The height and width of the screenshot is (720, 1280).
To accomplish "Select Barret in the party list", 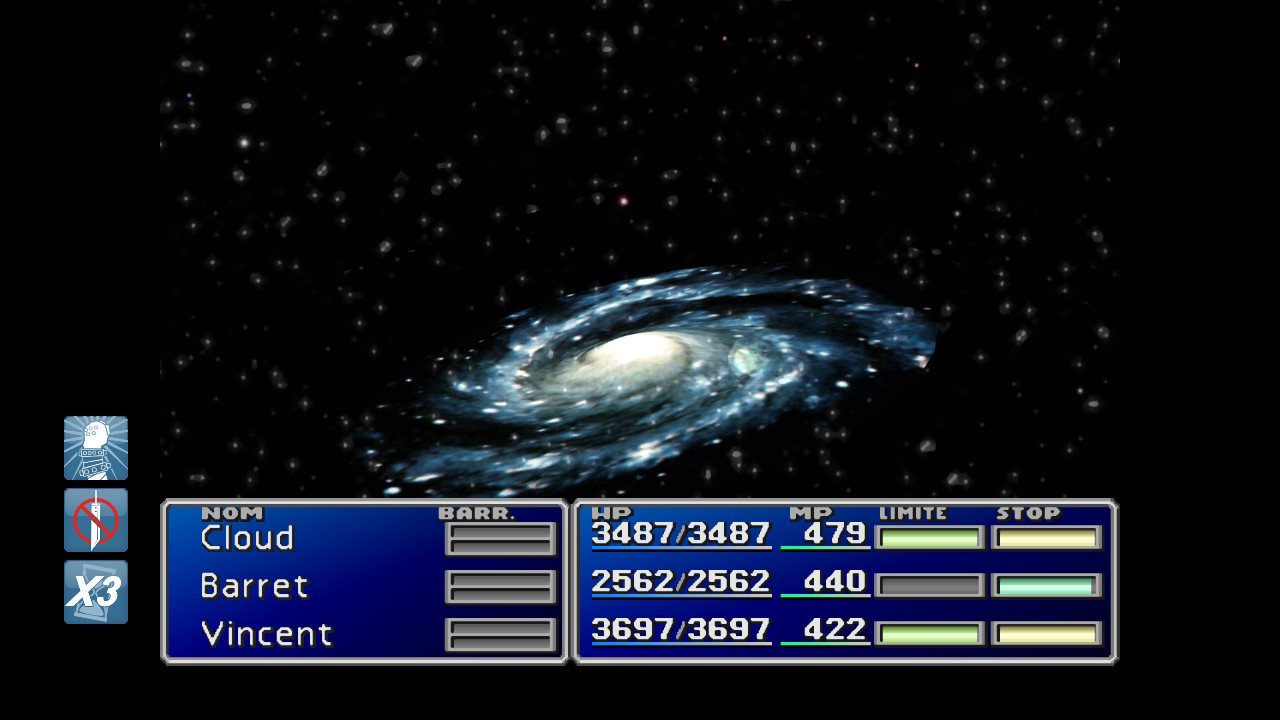I will 254,586.
